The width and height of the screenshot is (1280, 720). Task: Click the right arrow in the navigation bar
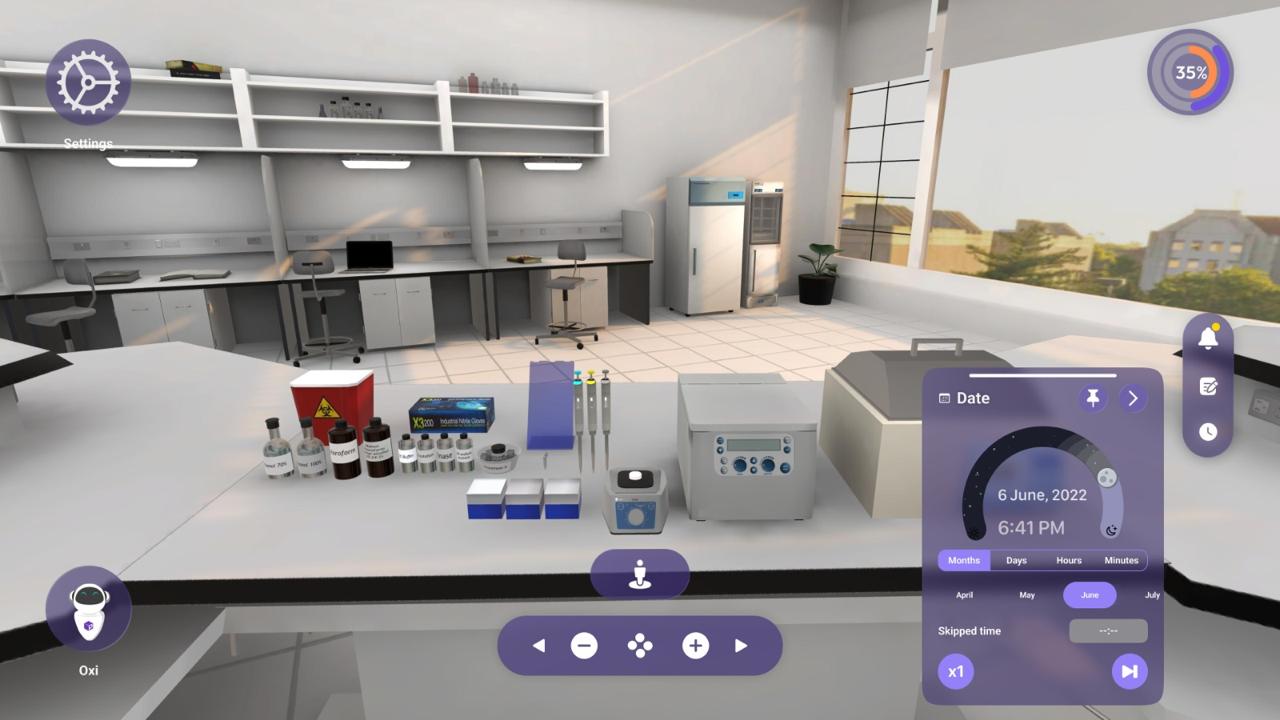tap(739, 646)
